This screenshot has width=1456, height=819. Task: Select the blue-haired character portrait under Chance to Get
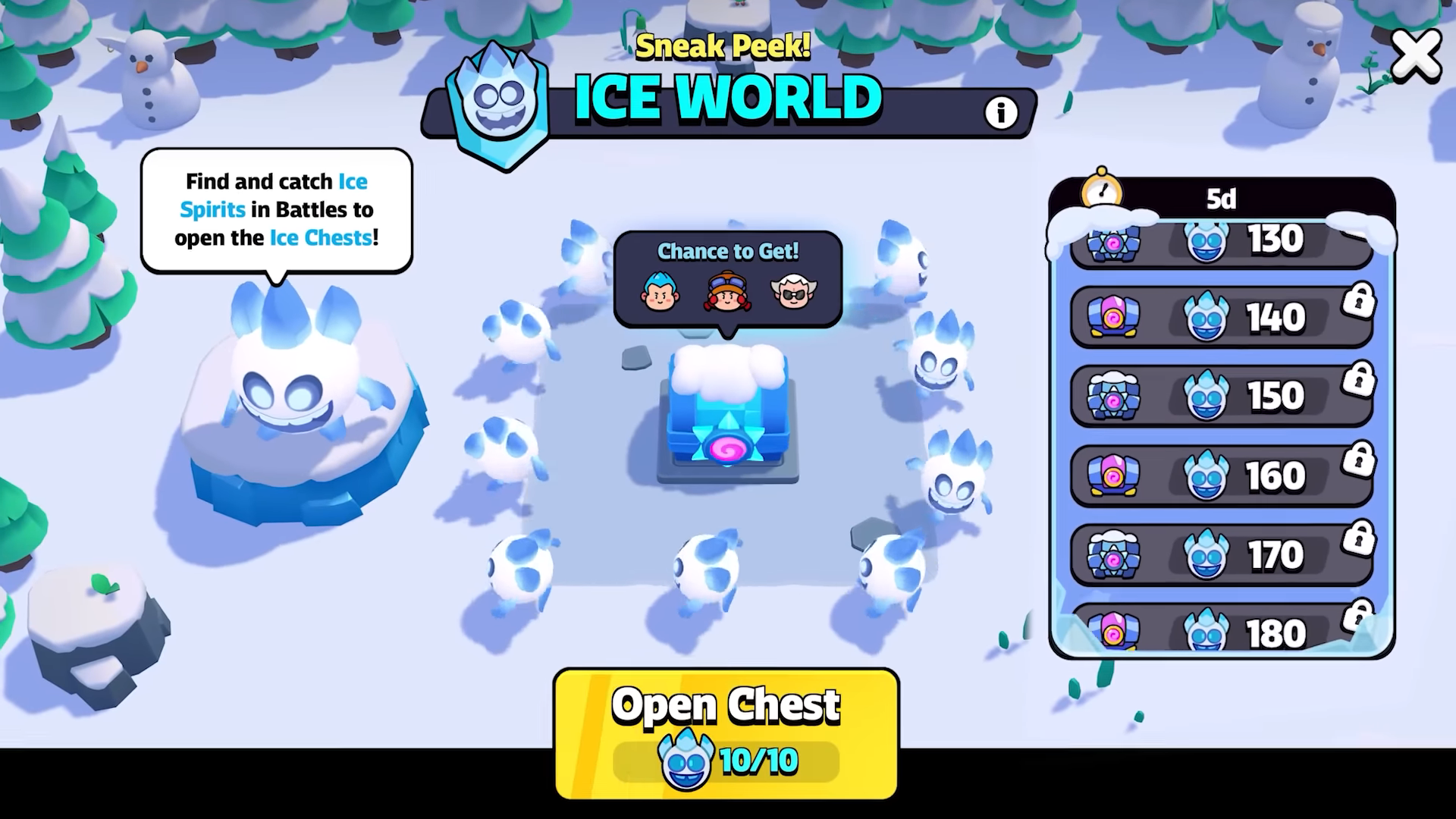pyautogui.click(x=659, y=293)
